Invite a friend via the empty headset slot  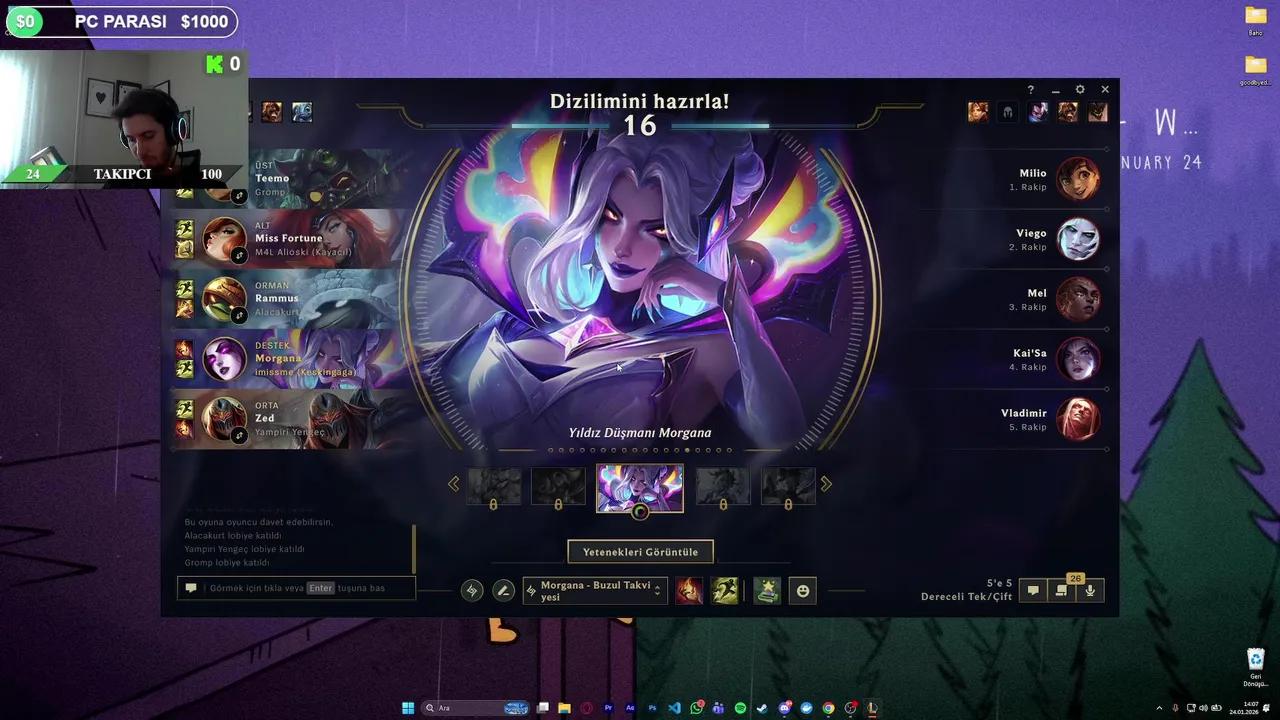pyautogui.click(x=1007, y=112)
